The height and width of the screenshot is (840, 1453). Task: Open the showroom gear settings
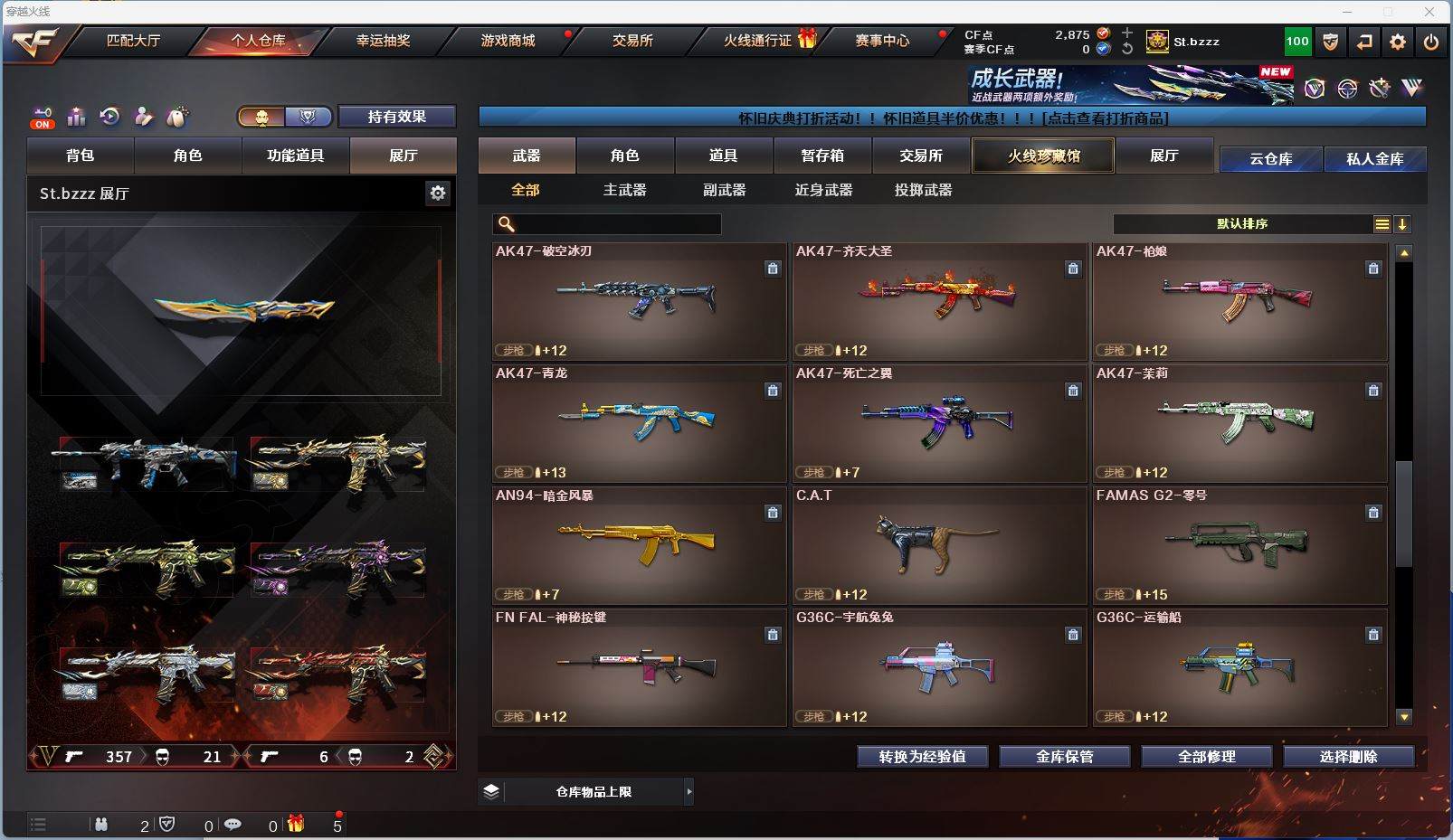[x=438, y=193]
